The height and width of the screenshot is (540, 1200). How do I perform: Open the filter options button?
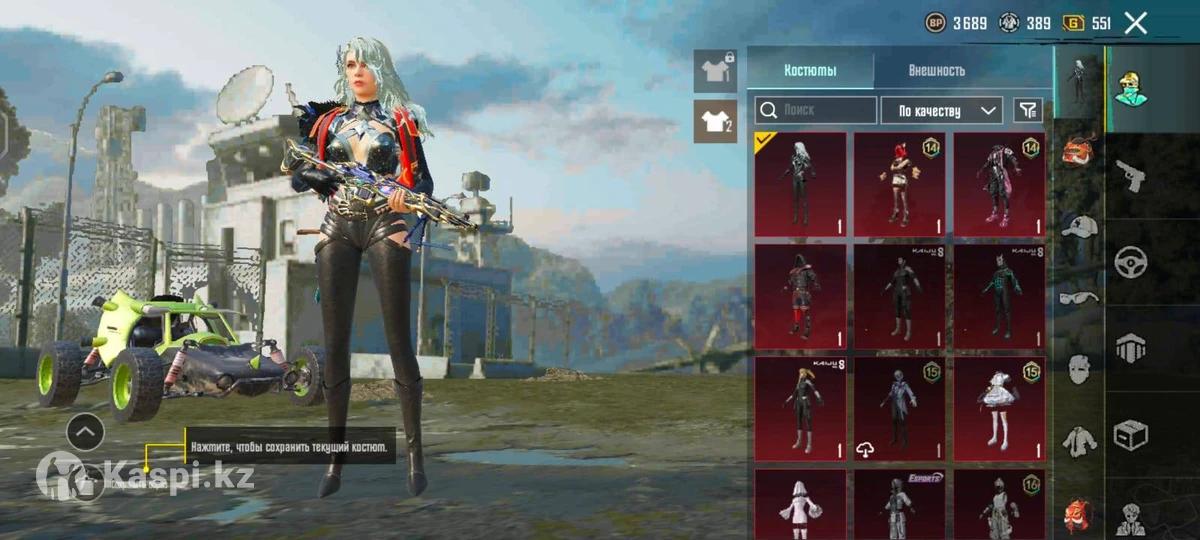coord(1028,110)
